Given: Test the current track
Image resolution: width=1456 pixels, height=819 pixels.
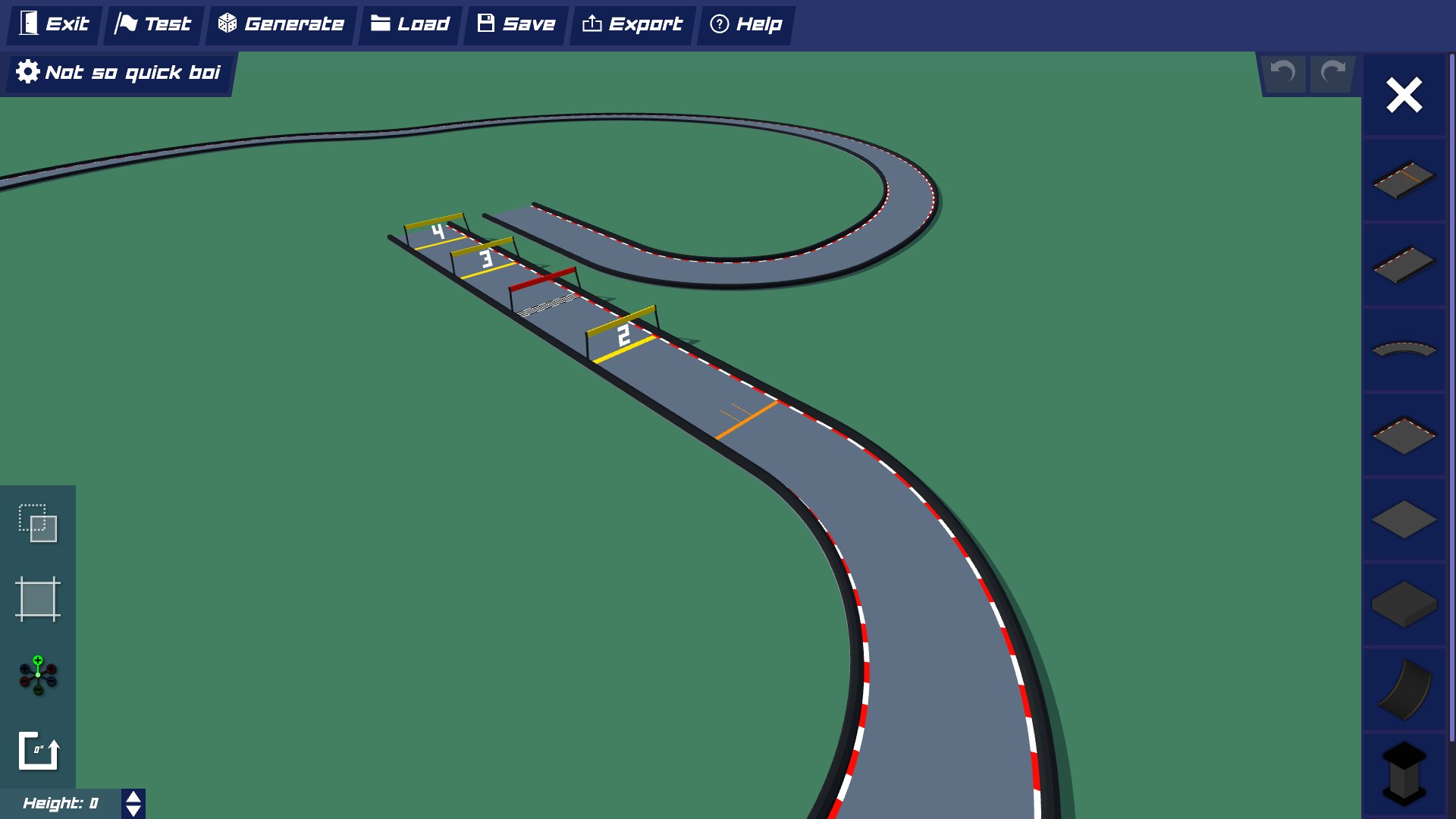Looking at the screenshot, I should (152, 24).
